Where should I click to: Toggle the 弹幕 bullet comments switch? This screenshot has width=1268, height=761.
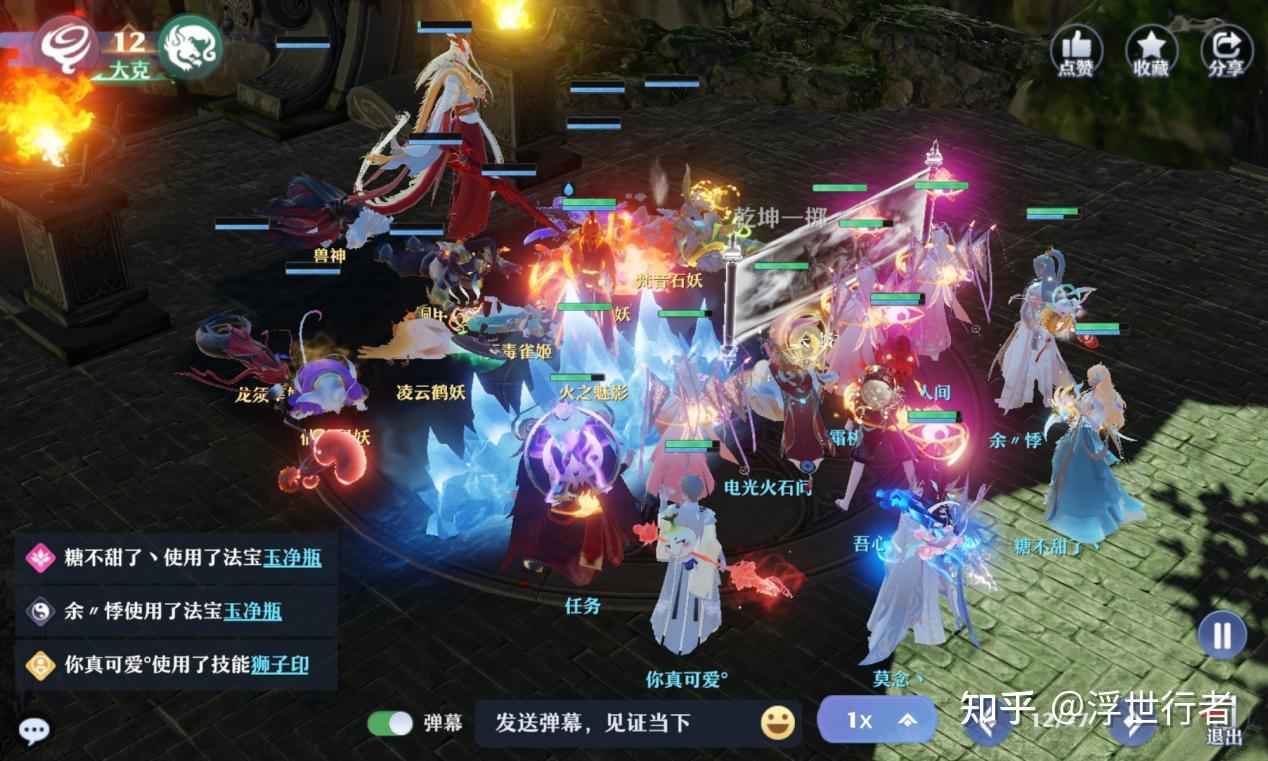(x=390, y=723)
